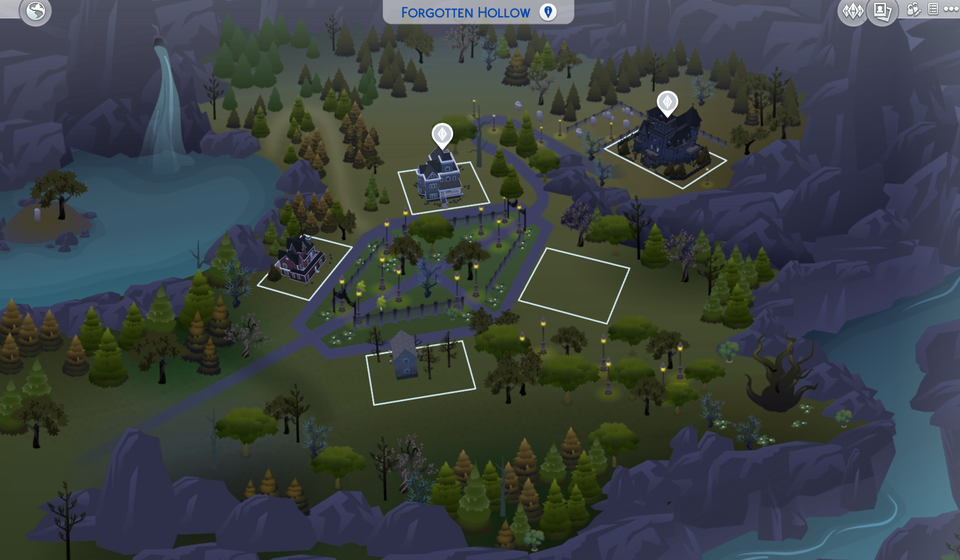Screen dimensions: 960x560
Task: Open the Gallery photos button
Action: click(x=883, y=12)
